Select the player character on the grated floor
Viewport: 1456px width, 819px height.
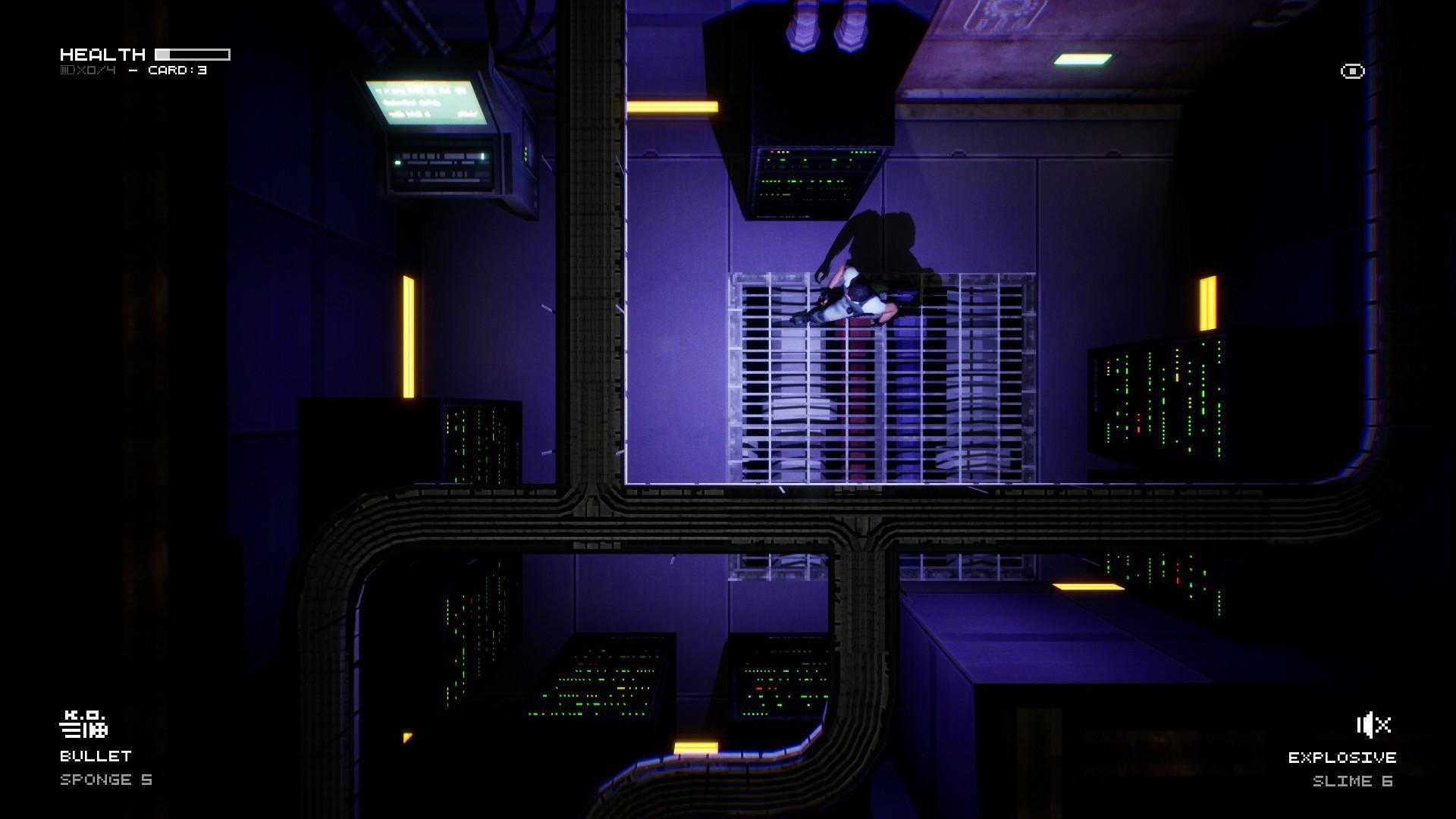point(849,303)
